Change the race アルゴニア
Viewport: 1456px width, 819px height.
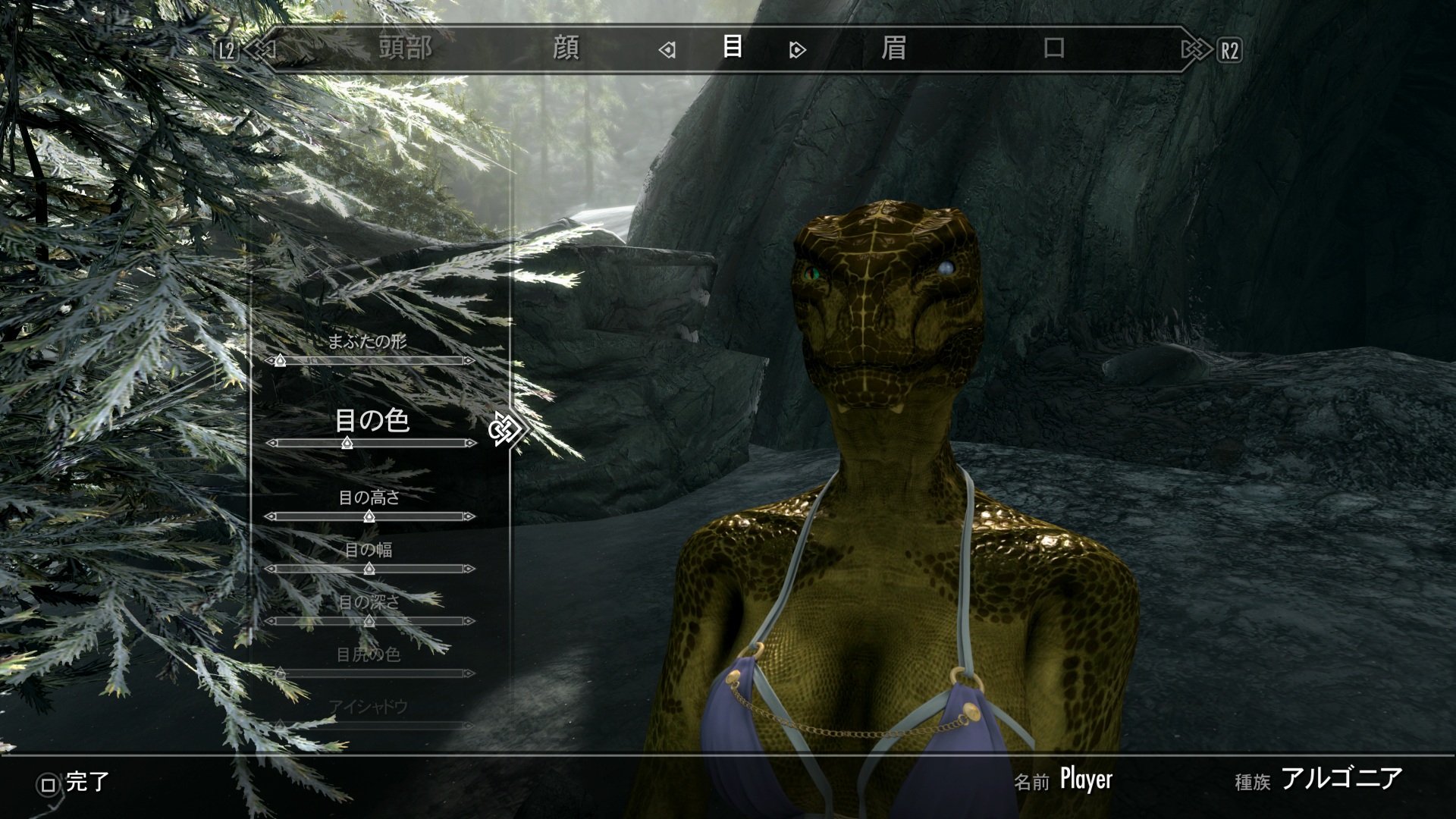(x=1341, y=779)
